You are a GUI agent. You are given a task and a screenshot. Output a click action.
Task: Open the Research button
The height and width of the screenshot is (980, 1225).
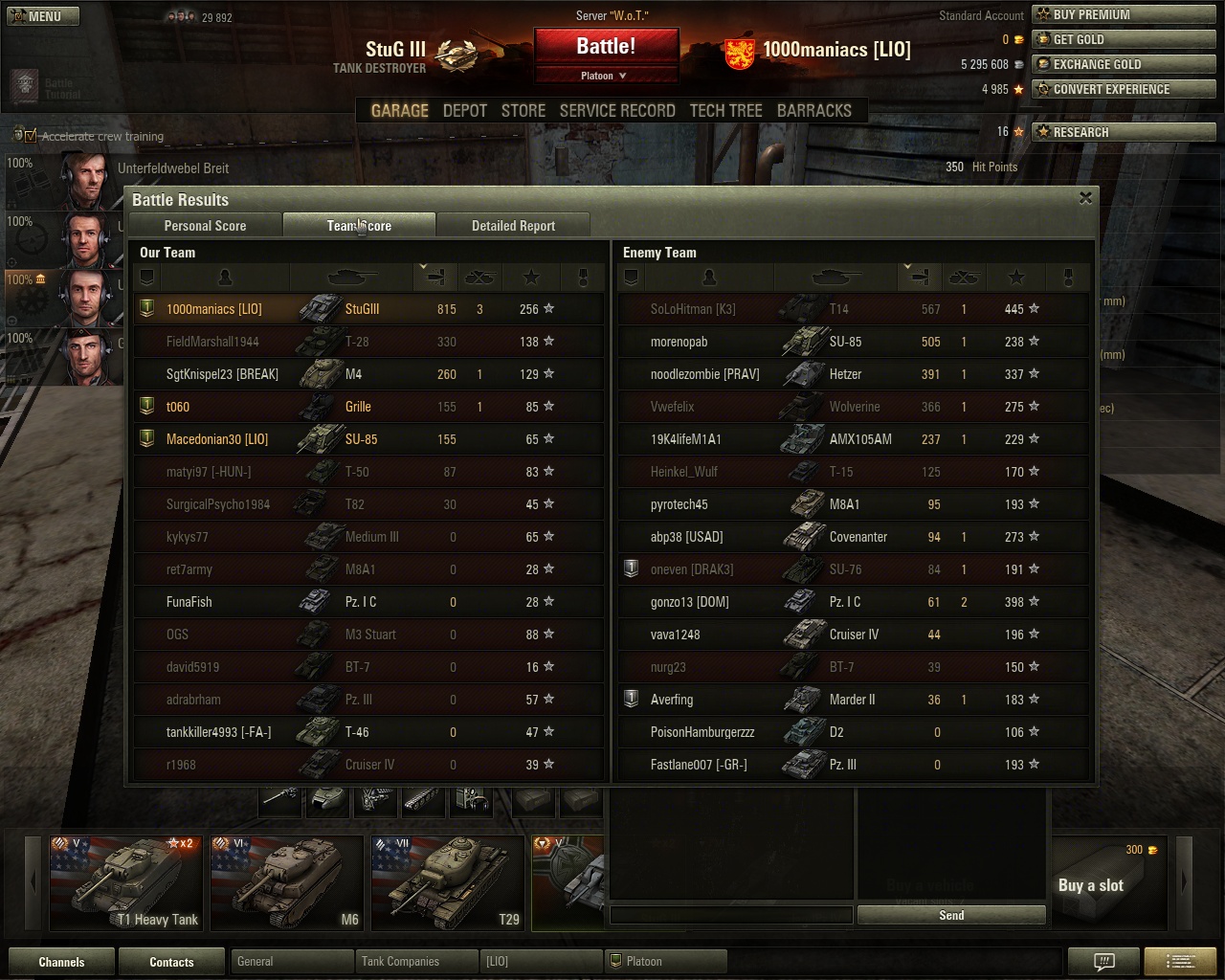pyautogui.click(x=1124, y=132)
